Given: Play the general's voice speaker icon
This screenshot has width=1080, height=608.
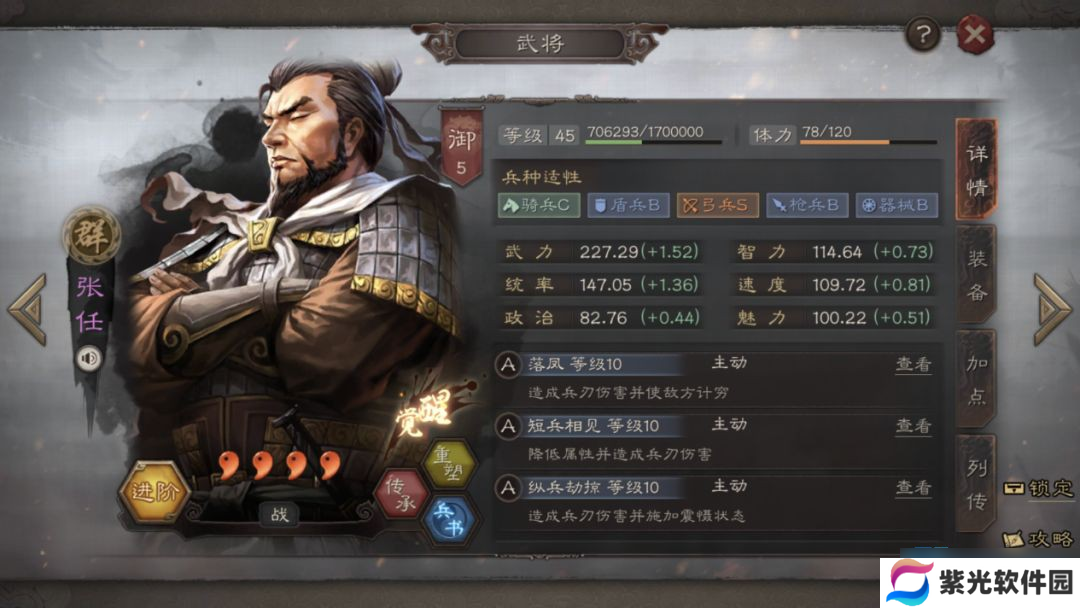Looking at the screenshot, I should (89, 357).
